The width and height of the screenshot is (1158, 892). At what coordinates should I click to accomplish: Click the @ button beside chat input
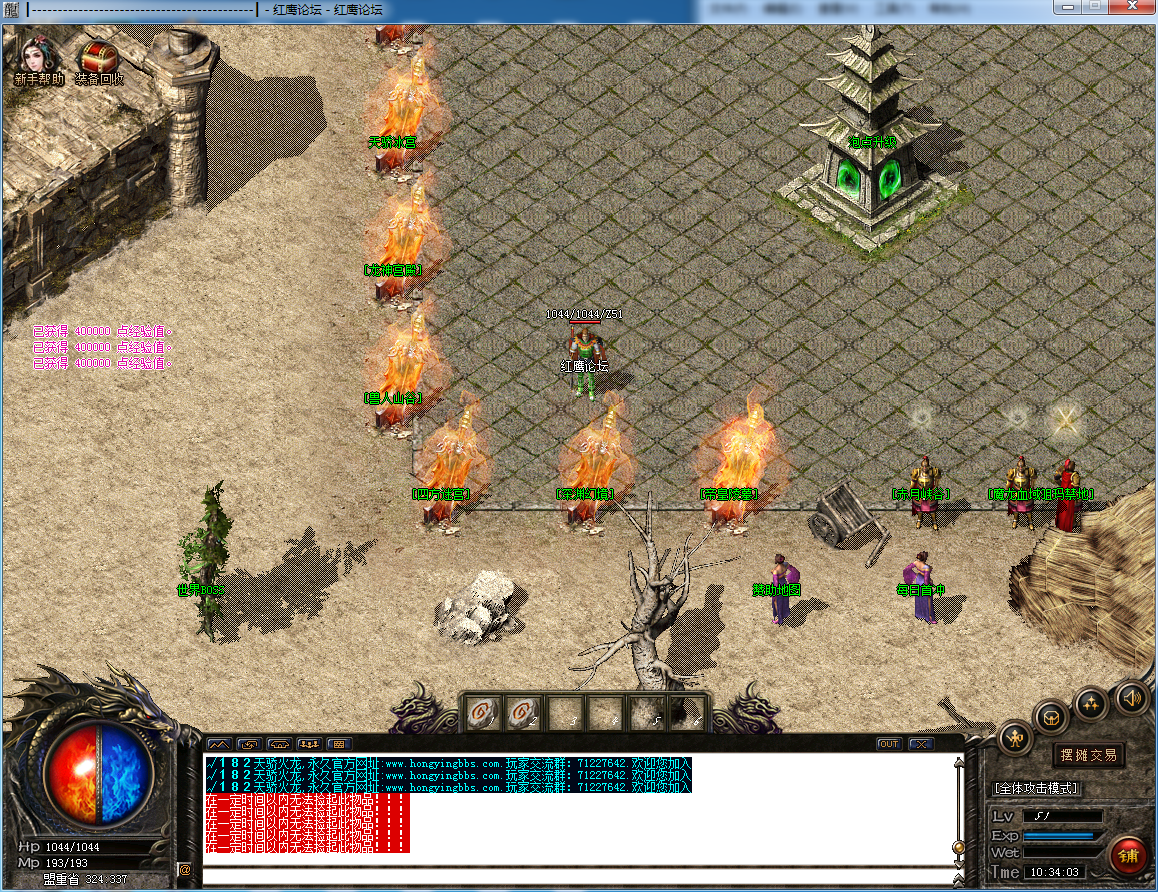185,870
